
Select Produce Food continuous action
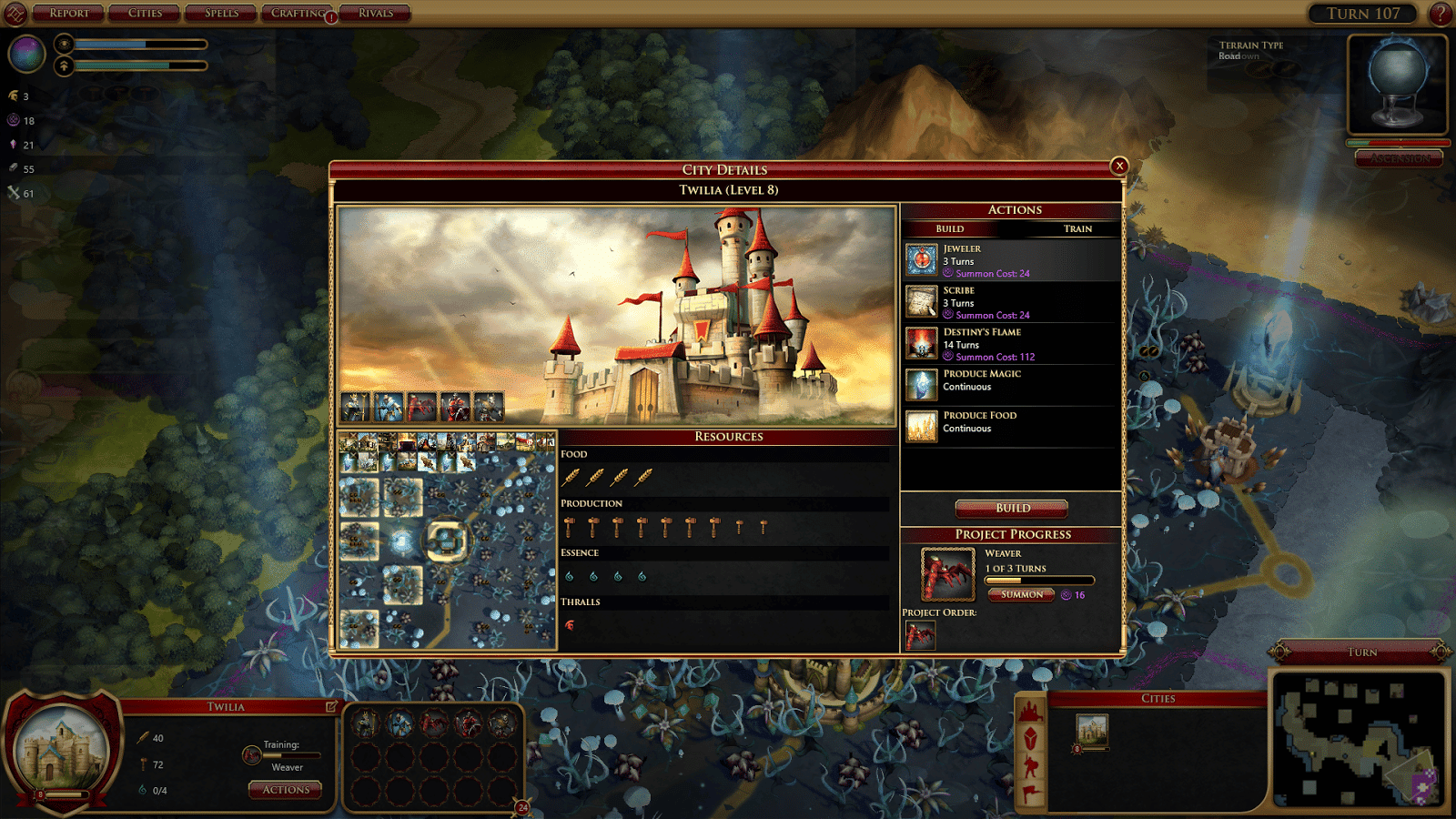coord(1010,427)
